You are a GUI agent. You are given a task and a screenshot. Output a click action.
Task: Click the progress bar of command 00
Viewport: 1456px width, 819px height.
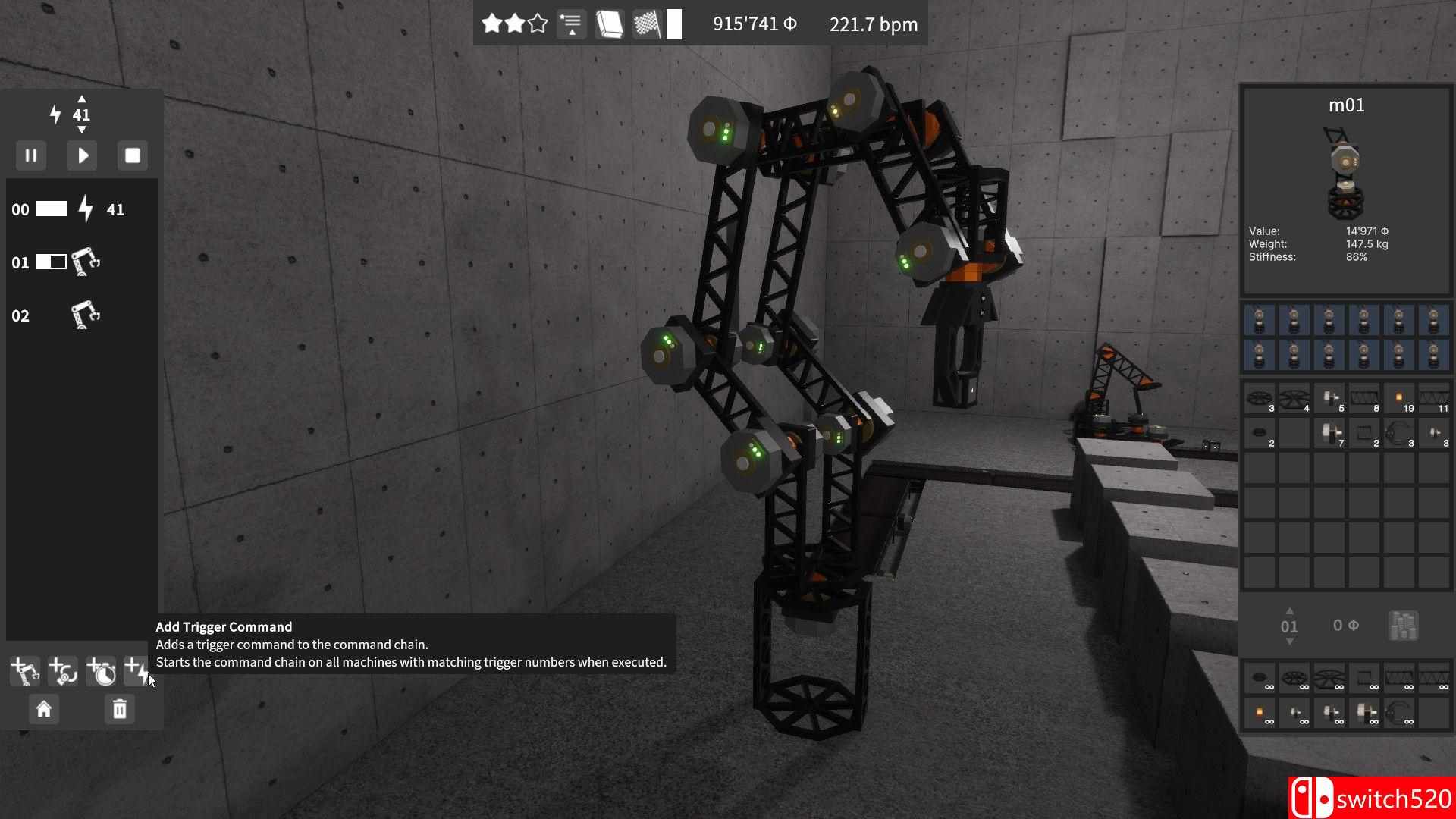point(52,209)
